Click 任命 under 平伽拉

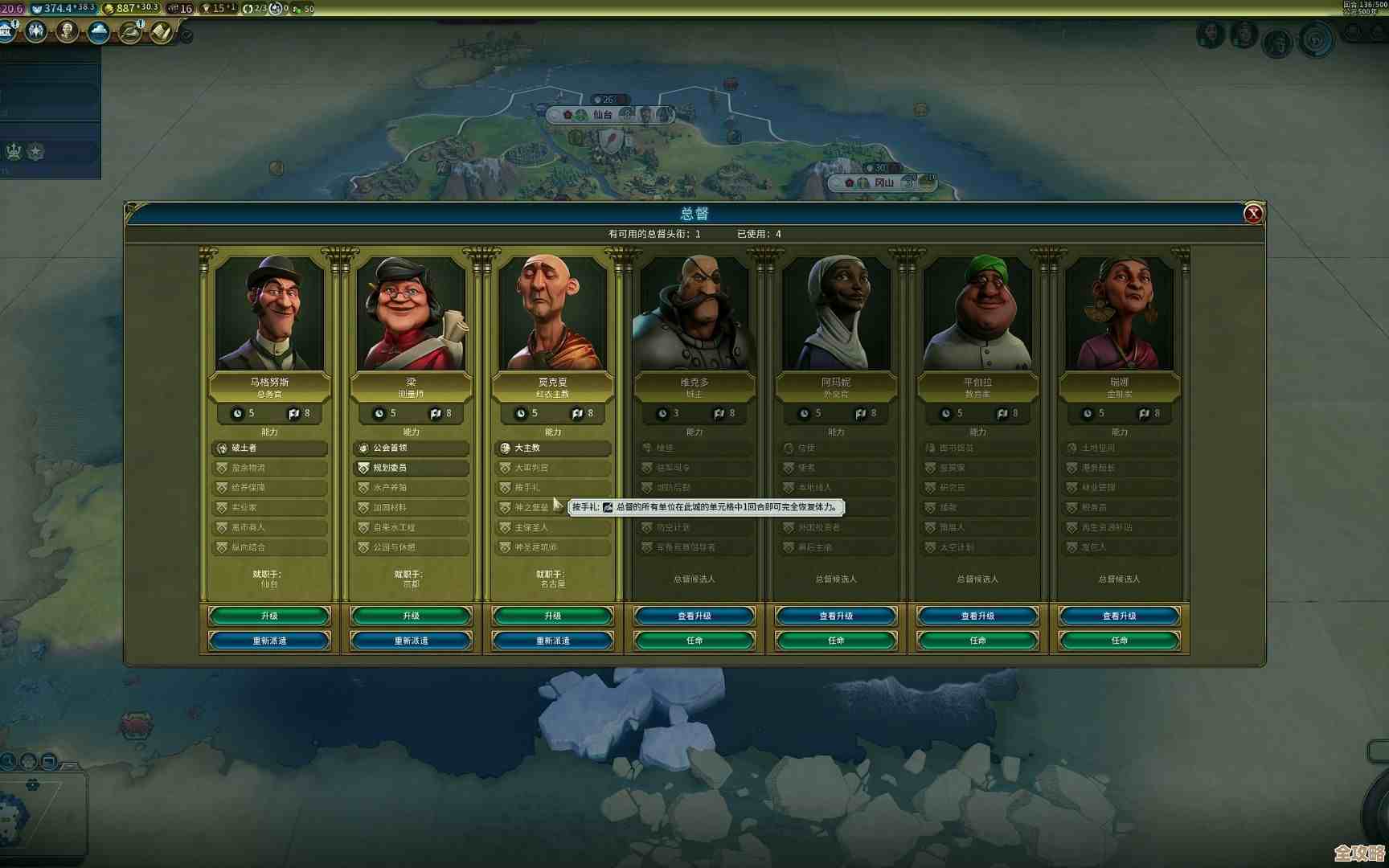(977, 641)
